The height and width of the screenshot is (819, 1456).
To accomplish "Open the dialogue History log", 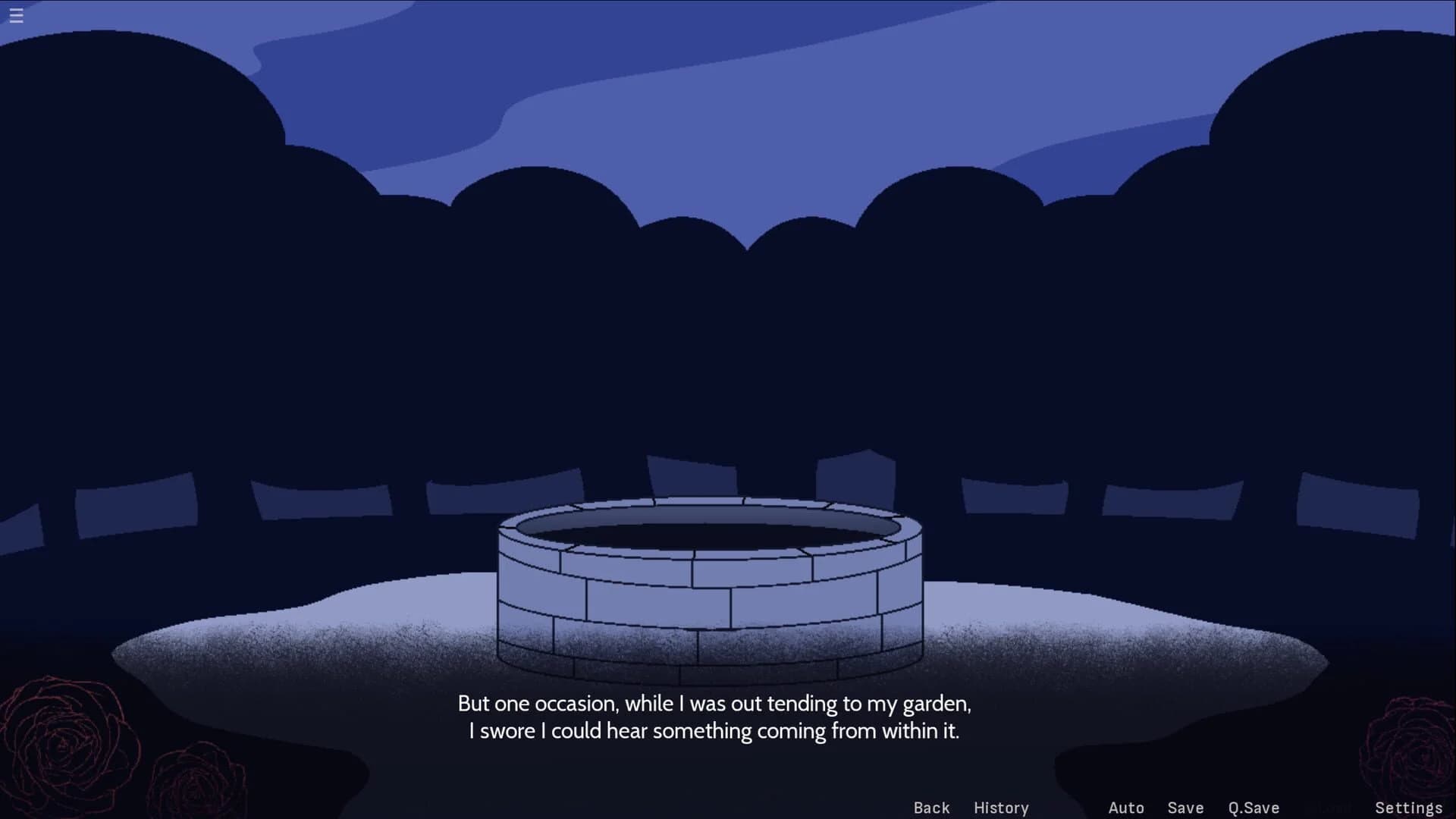I will pos(1001,808).
